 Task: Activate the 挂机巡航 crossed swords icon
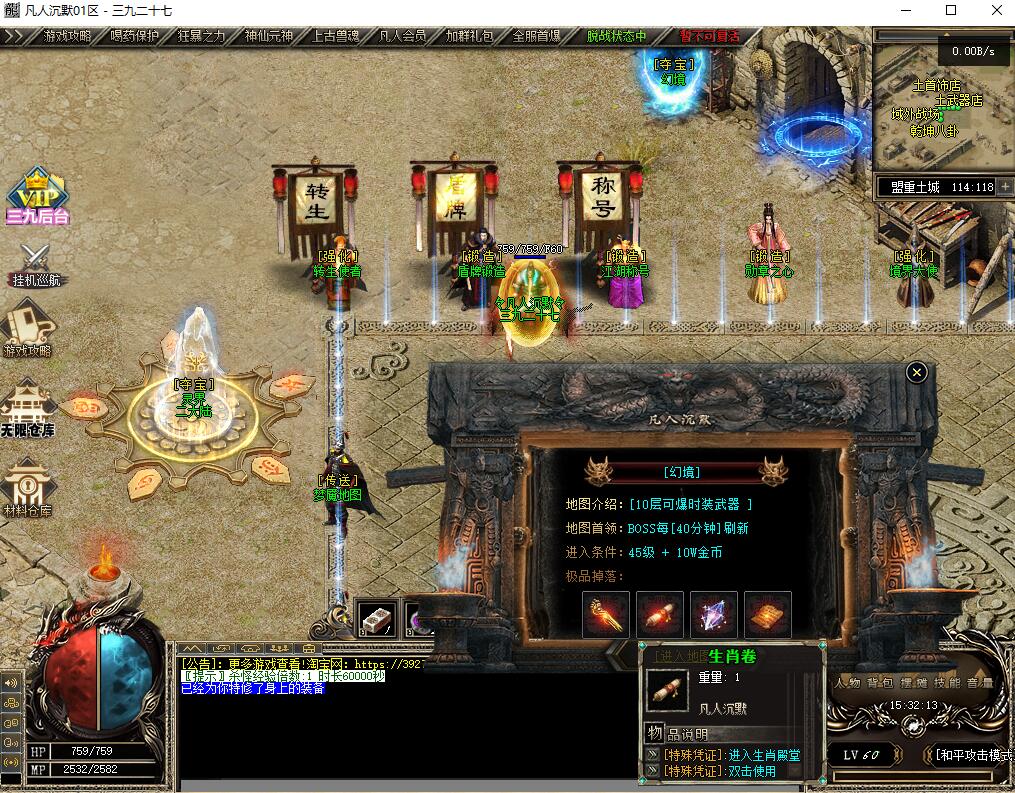tap(37, 264)
